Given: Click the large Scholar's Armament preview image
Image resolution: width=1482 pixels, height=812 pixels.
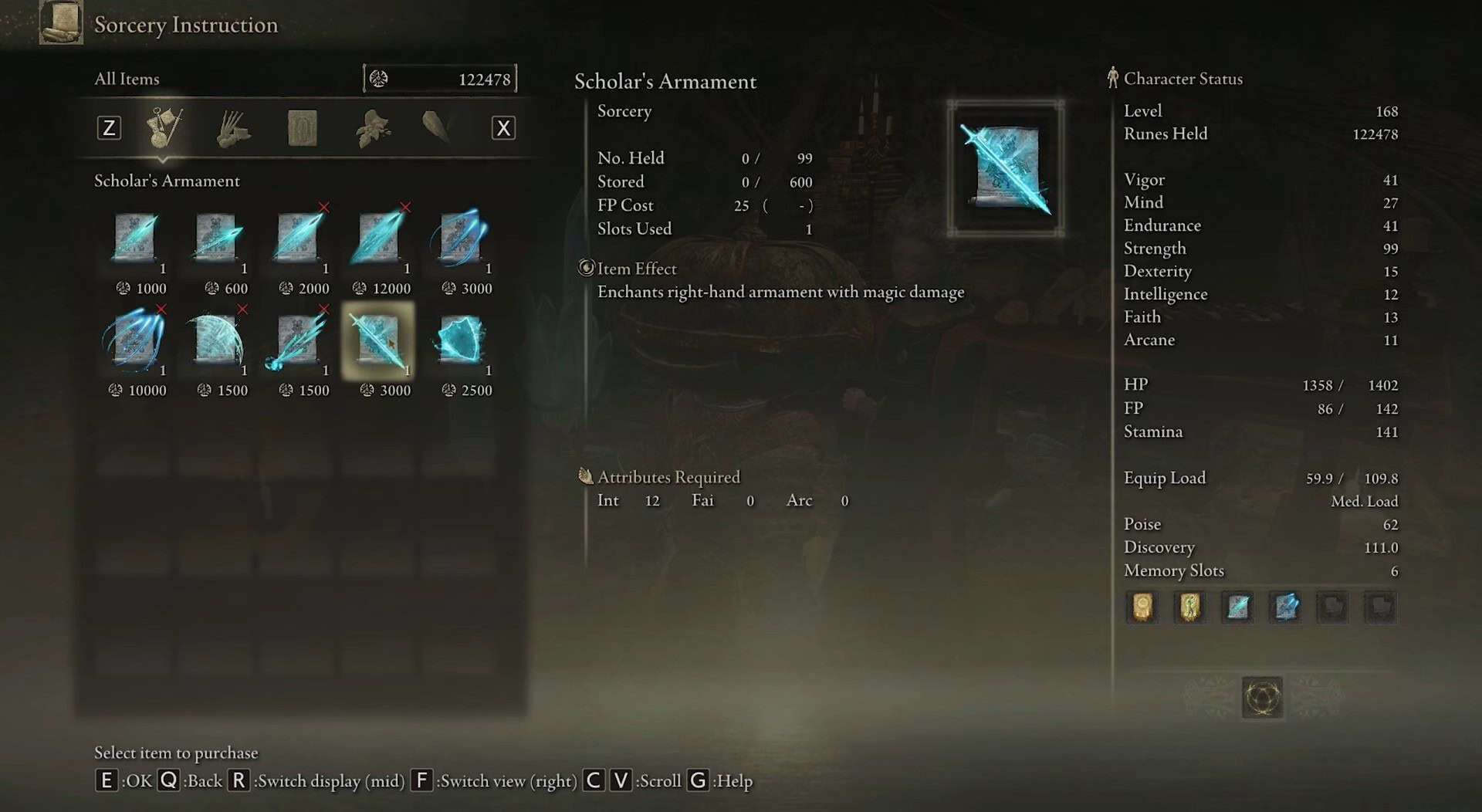Looking at the screenshot, I should 1006,168.
